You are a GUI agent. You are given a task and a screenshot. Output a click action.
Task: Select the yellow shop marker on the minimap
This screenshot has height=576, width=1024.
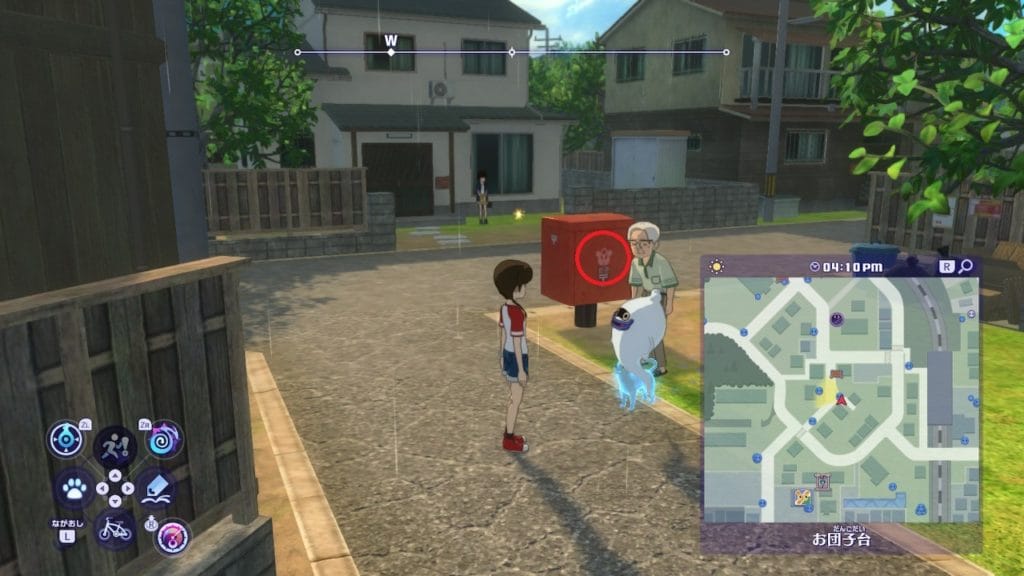[x=801, y=497]
